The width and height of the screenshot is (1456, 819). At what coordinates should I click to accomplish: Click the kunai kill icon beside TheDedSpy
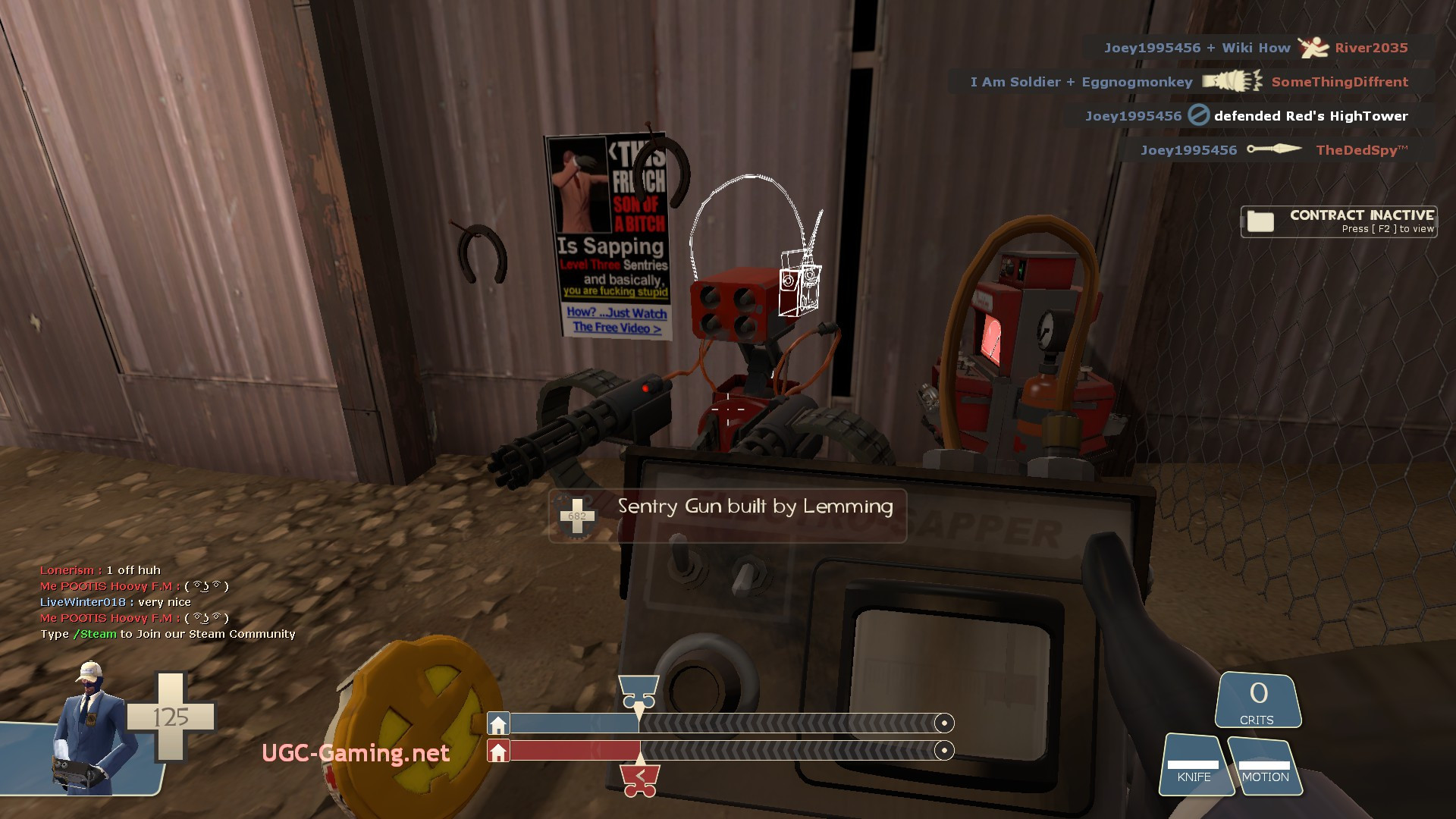(x=1272, y=149)
